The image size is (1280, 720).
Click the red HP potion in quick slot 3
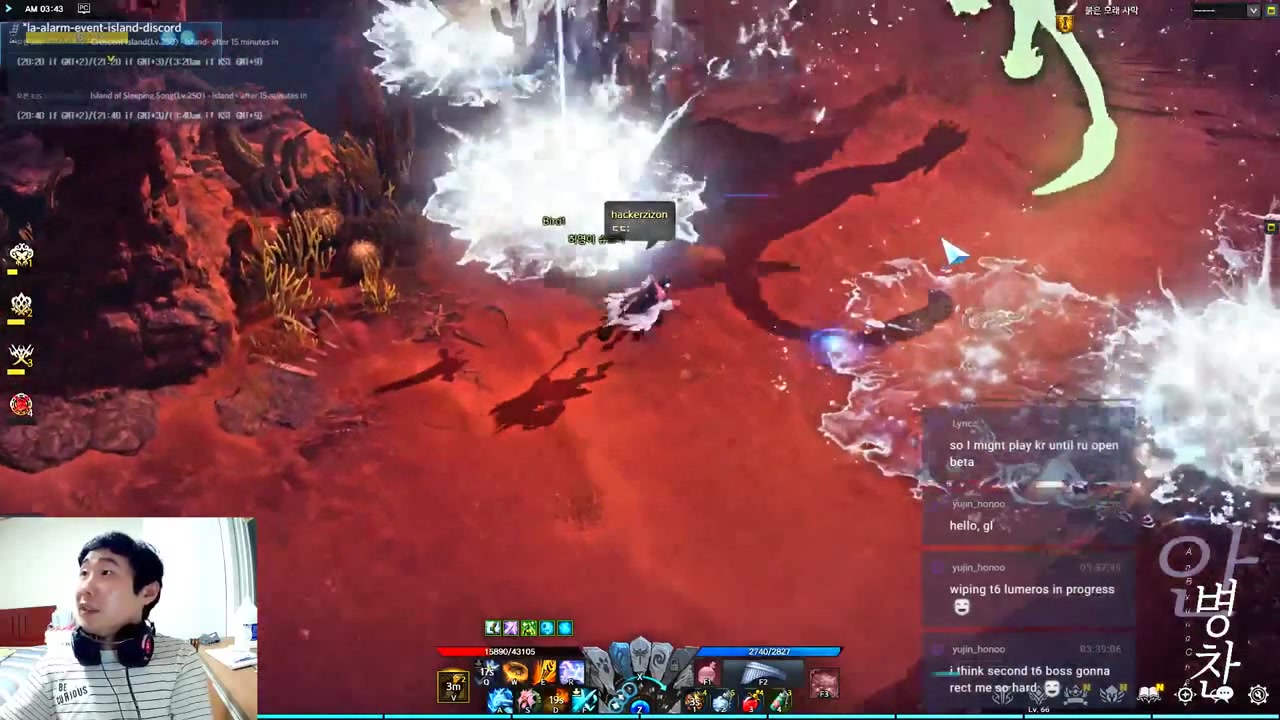pyautogui.click(x=748, y=700)
